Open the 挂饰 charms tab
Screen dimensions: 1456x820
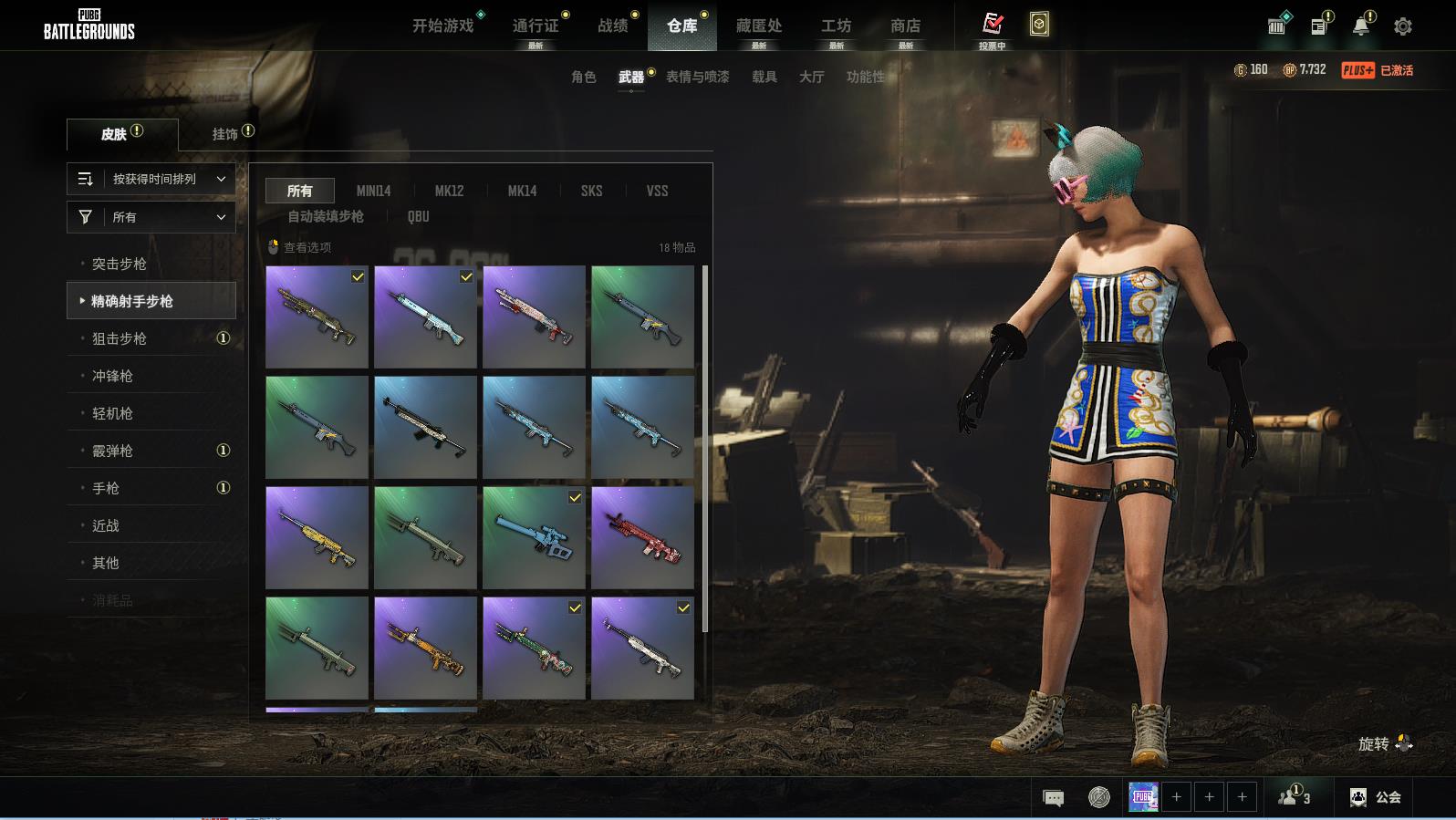(x=225, y=134)
